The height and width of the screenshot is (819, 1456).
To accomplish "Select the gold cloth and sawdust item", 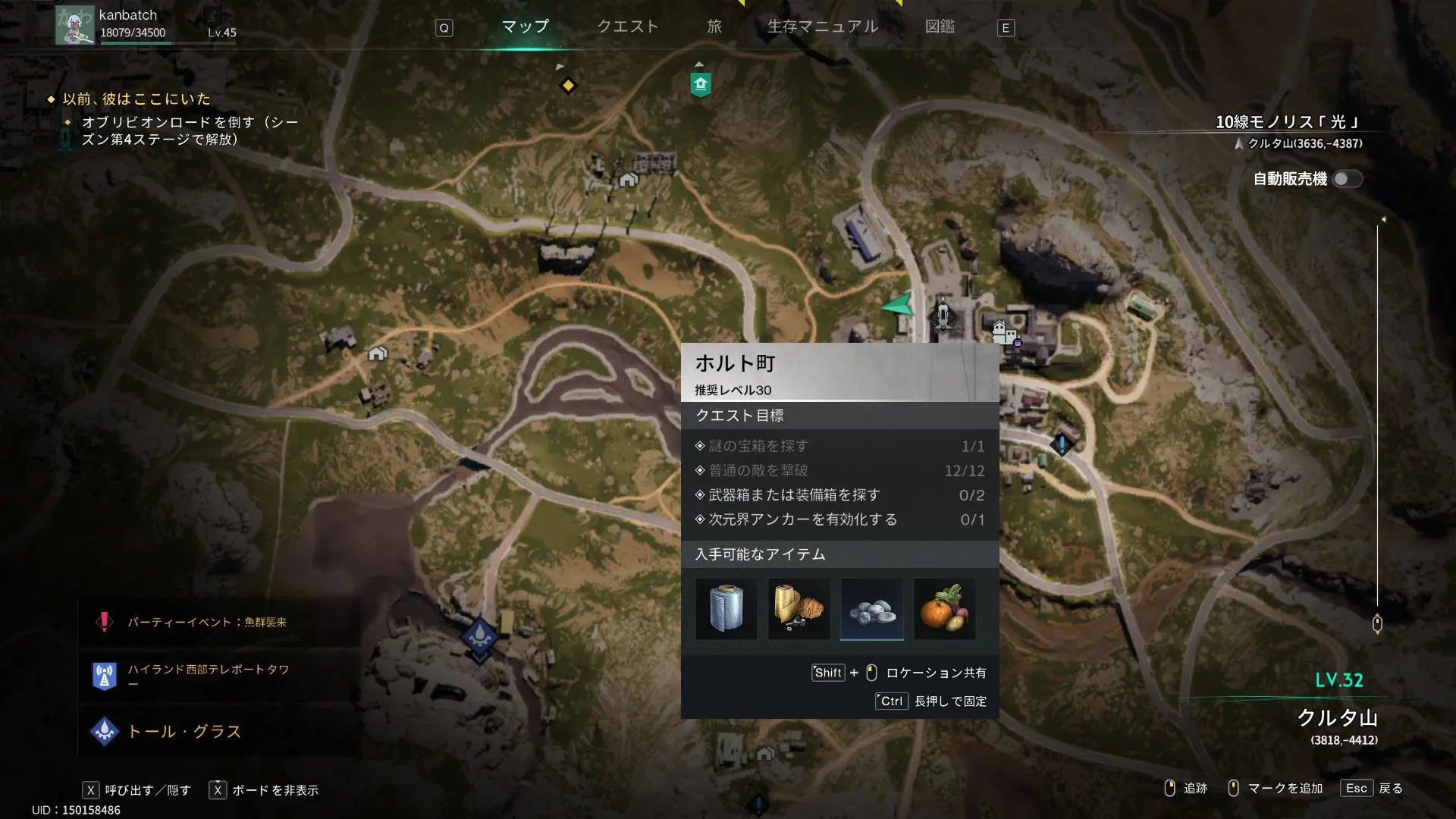I will click(799, 609).
